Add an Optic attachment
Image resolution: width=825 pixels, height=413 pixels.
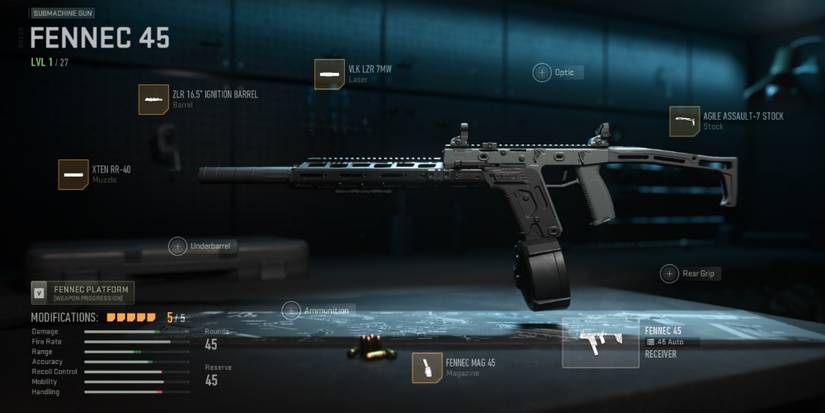click(542, 72)
